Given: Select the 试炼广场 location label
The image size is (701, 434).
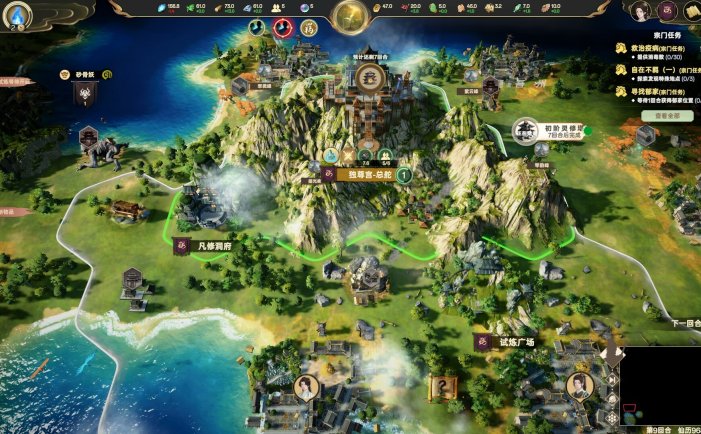Looking at the screenshot, I should (510, 342).
